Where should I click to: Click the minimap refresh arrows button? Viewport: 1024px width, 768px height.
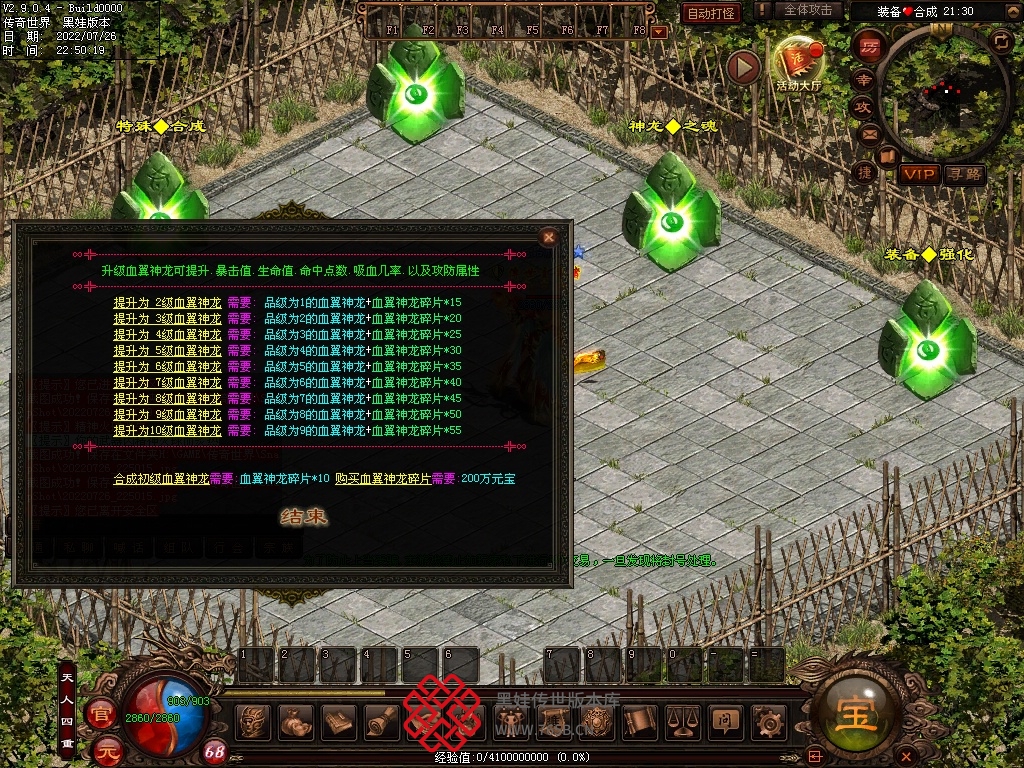(x=1001, y=41)
